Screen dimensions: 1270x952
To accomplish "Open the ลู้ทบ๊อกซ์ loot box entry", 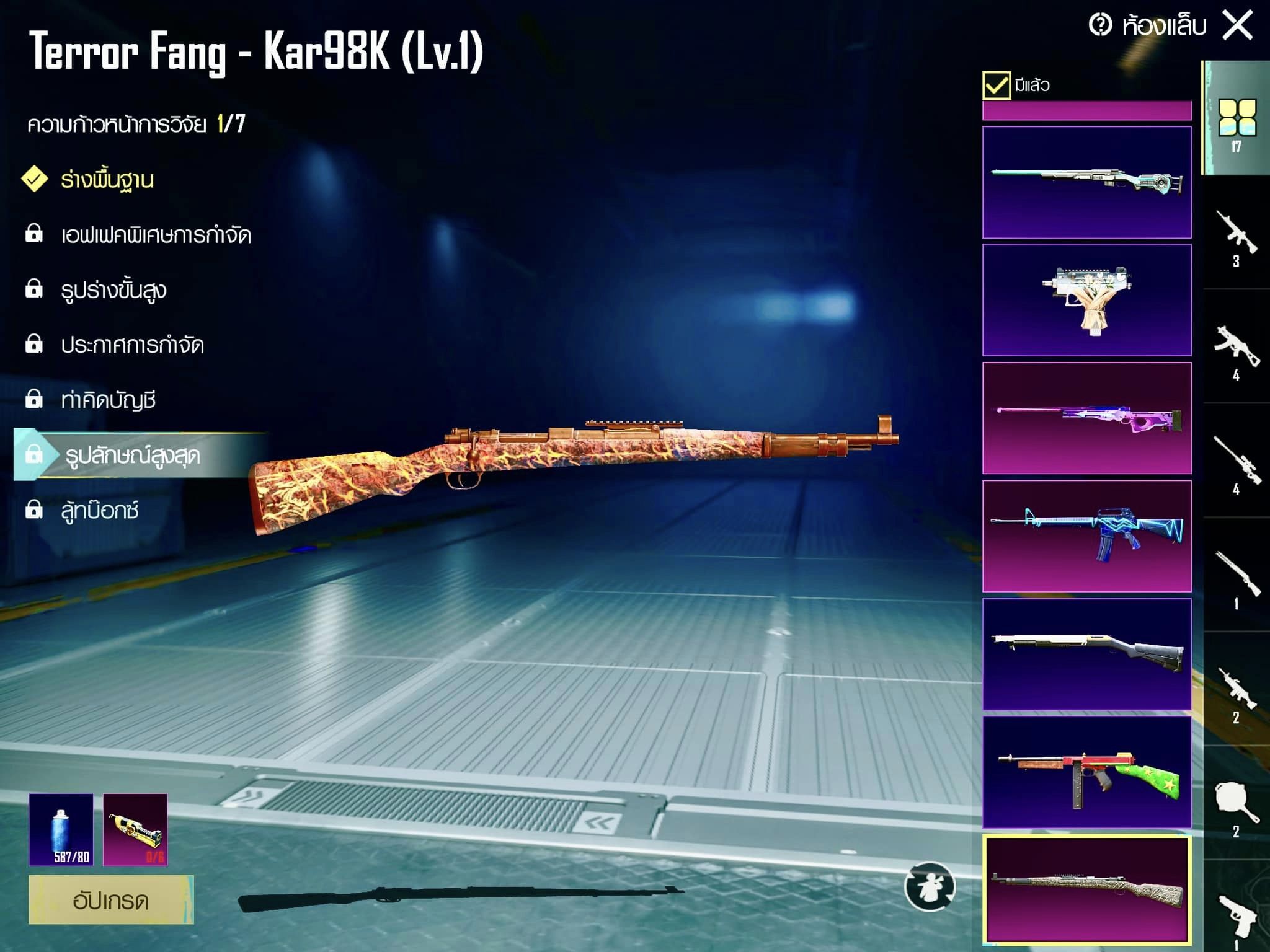I will [99, 510].
